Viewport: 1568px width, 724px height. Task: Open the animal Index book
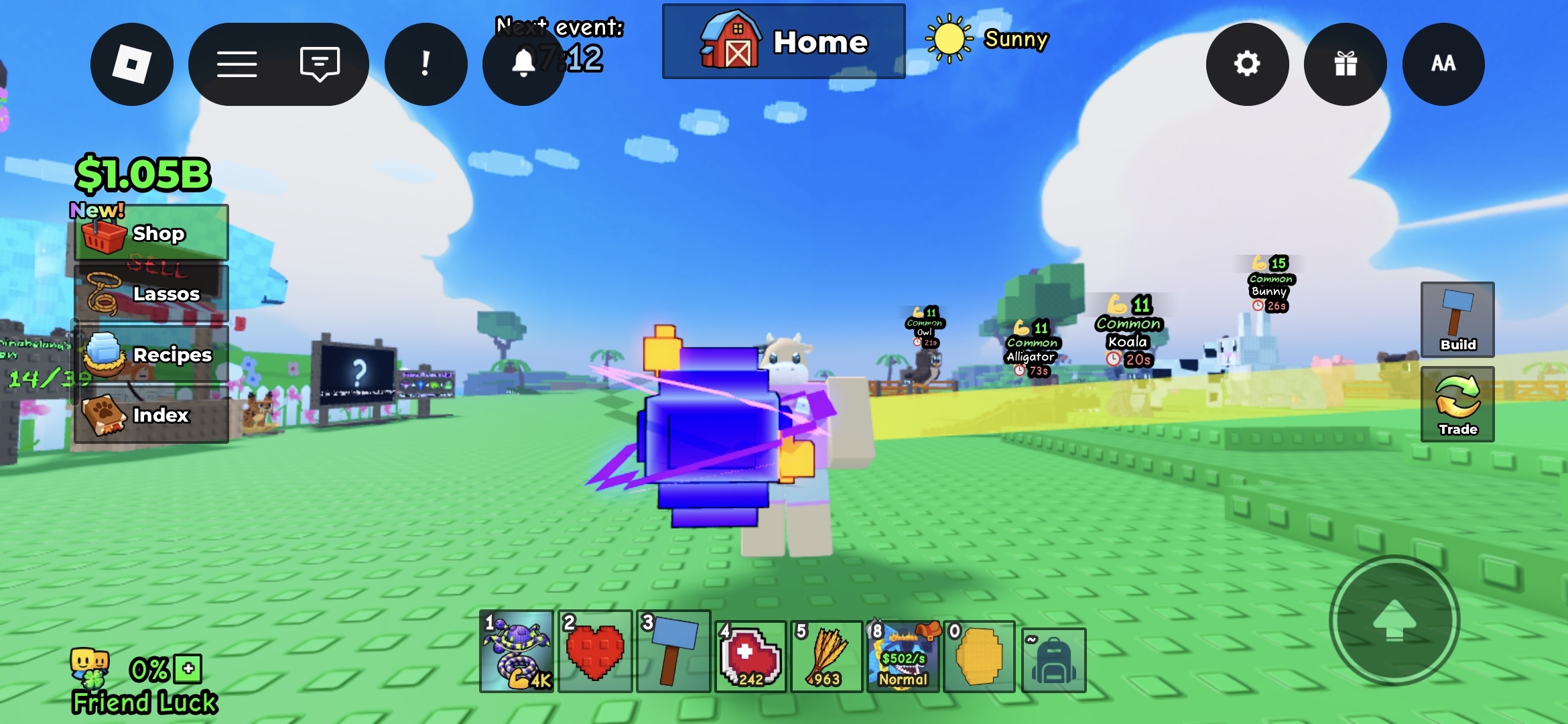point(151,415)
